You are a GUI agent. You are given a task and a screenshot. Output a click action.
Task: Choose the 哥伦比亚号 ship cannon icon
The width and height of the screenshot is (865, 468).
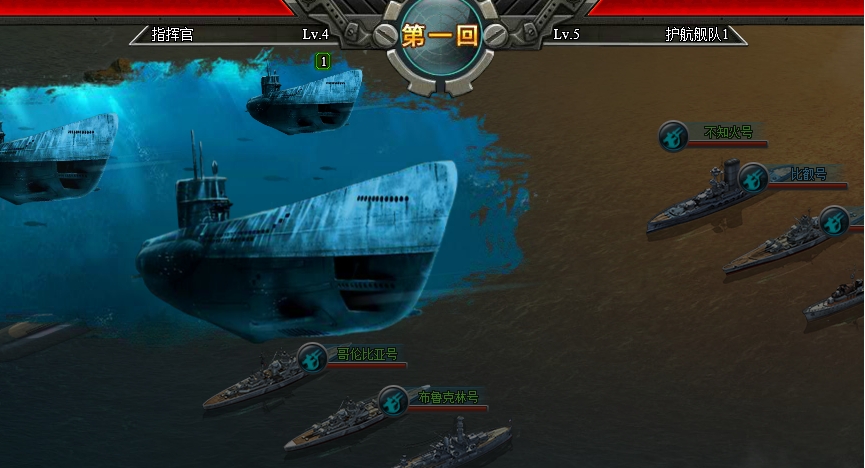[x=312, y=357]
